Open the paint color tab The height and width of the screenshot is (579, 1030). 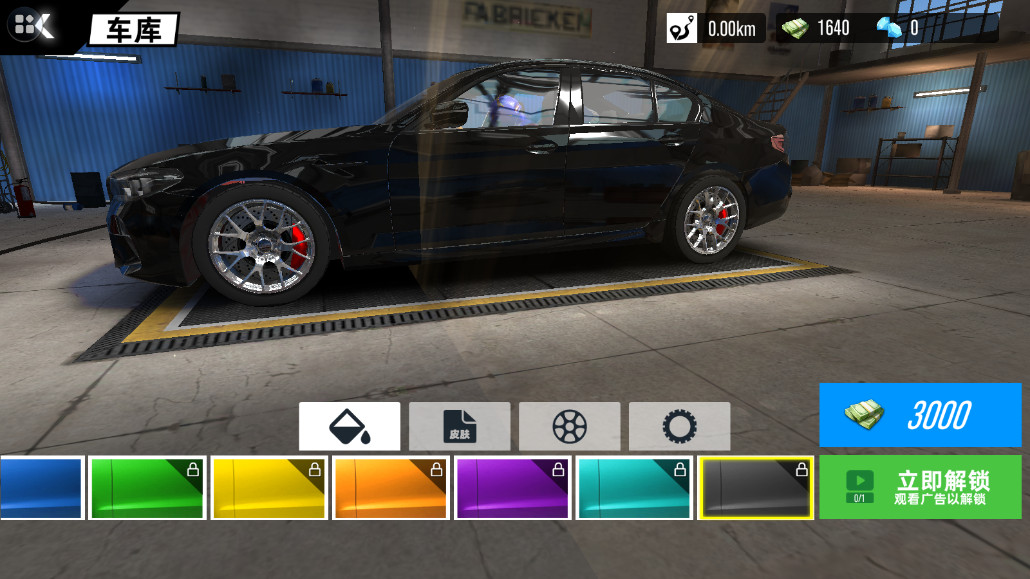click(x=349, y=427)
